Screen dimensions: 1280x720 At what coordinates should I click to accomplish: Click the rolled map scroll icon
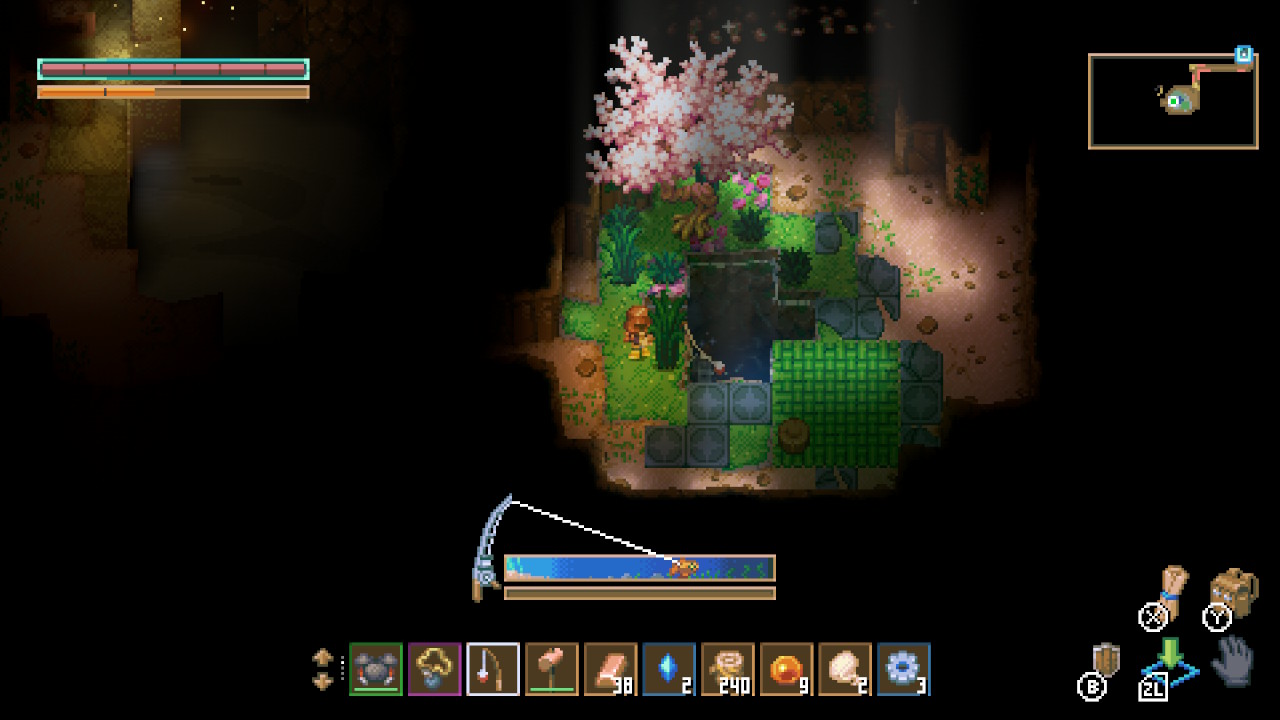(1171, 588)
